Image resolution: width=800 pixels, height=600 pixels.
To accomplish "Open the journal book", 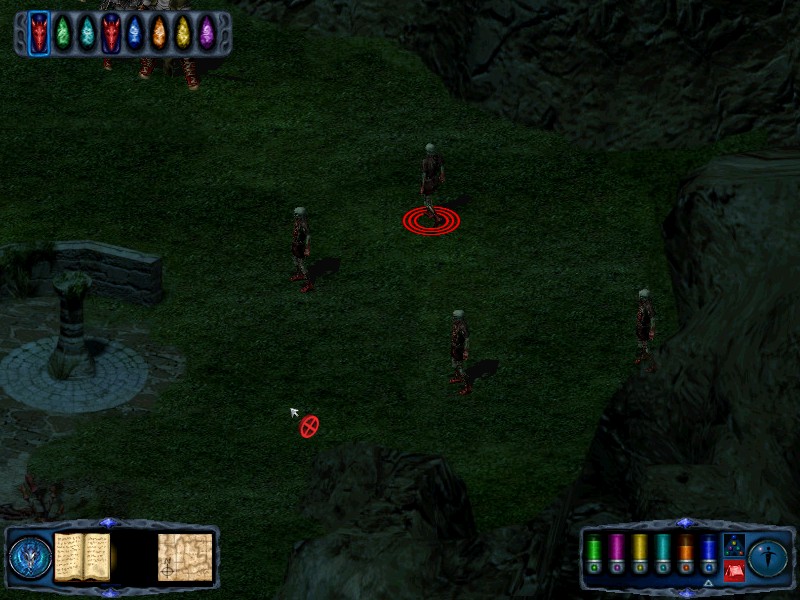I will coord(82,556).
